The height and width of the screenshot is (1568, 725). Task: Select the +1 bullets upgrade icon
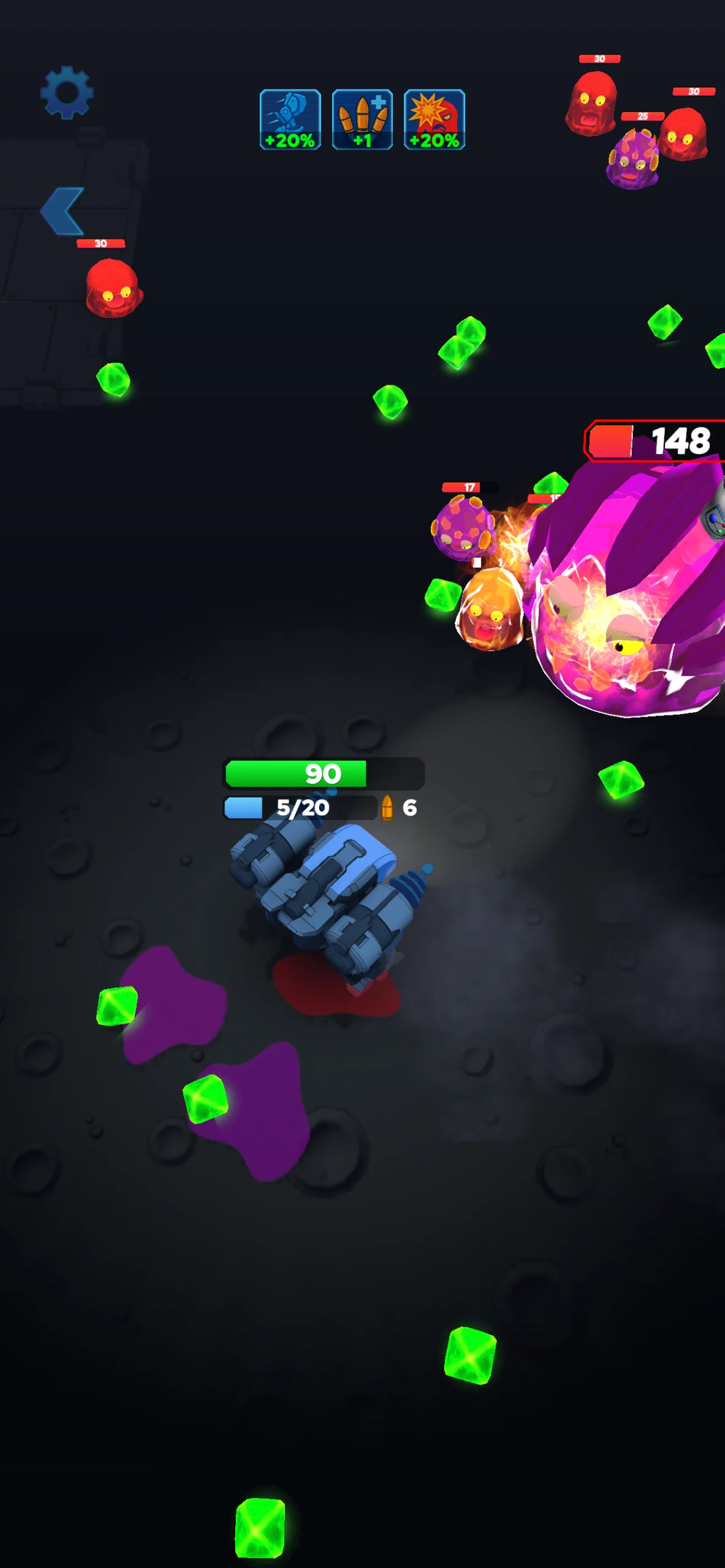[362, 120]
